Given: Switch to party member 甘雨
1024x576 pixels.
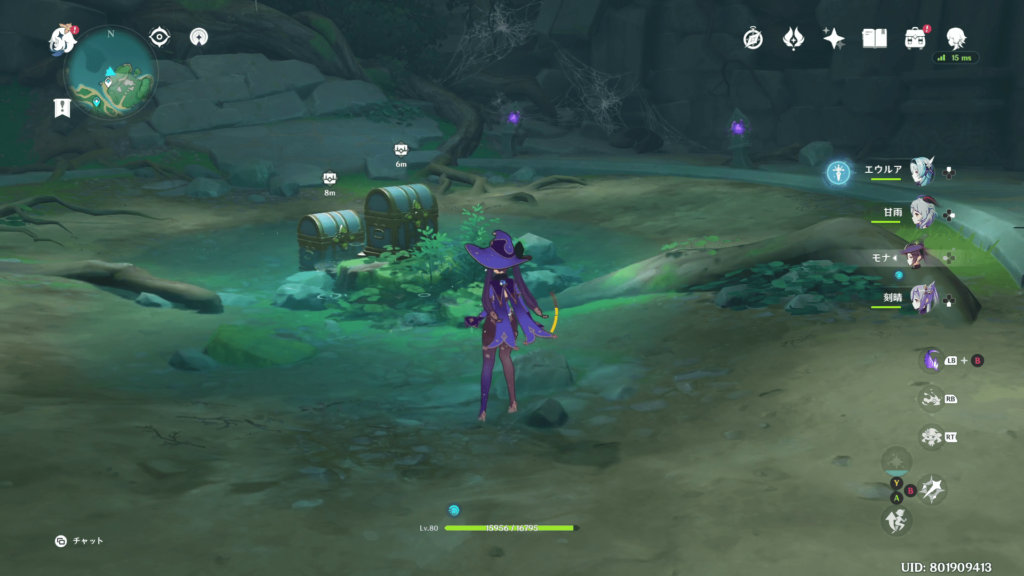Looking at the screenshot, I should click(x=921, y=213).
